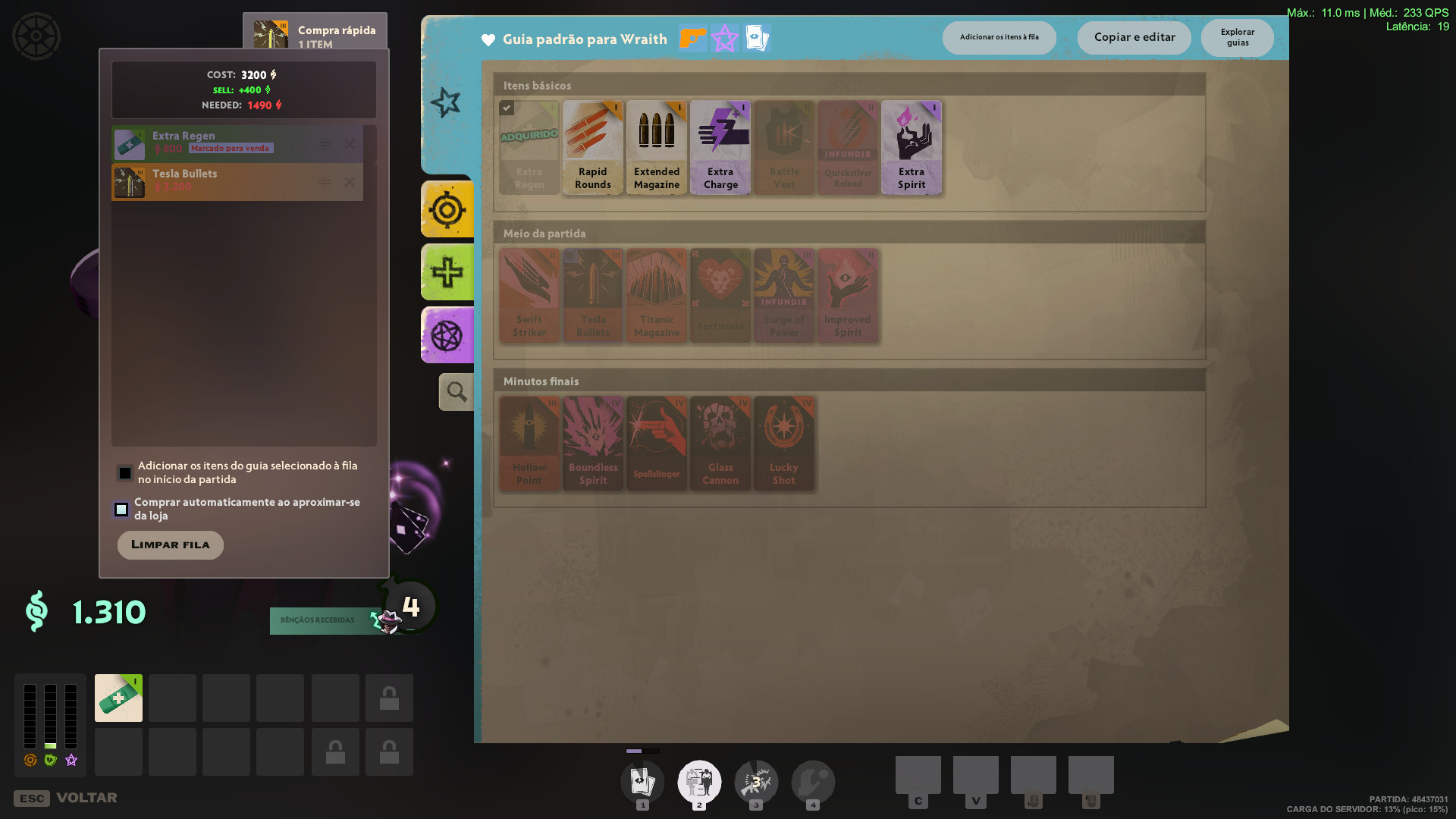Switch to ability tab 4
1456x819 pixels.
814,782
